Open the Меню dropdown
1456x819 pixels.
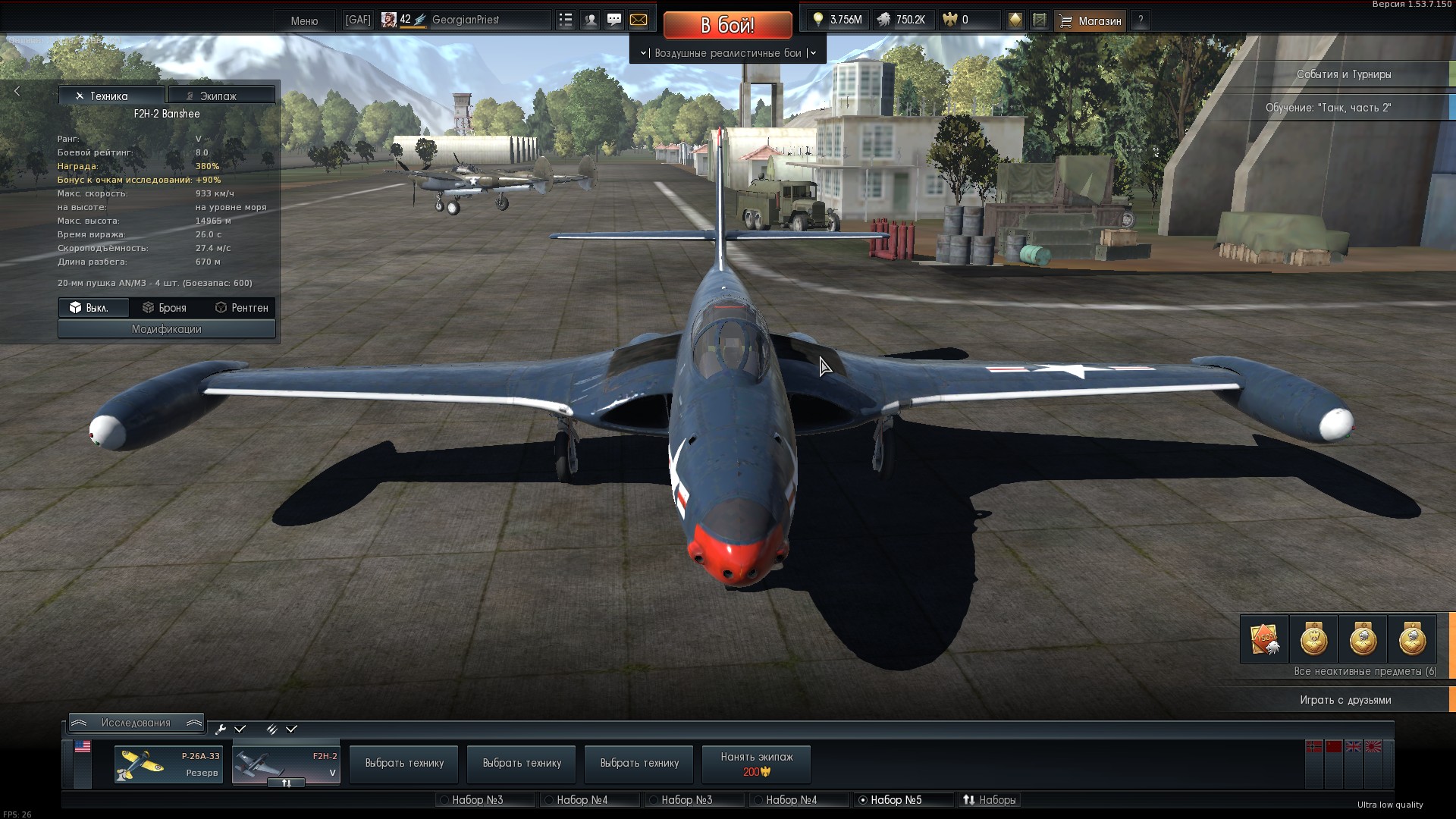click(x=304, y=20)
